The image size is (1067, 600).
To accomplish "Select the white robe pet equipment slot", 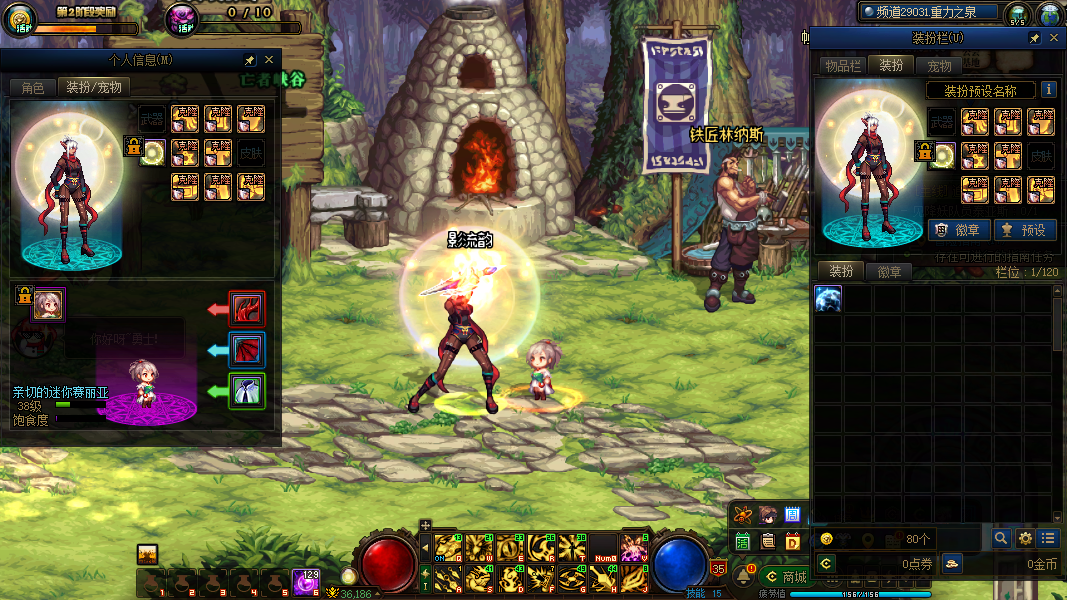I will coord(248,390).
